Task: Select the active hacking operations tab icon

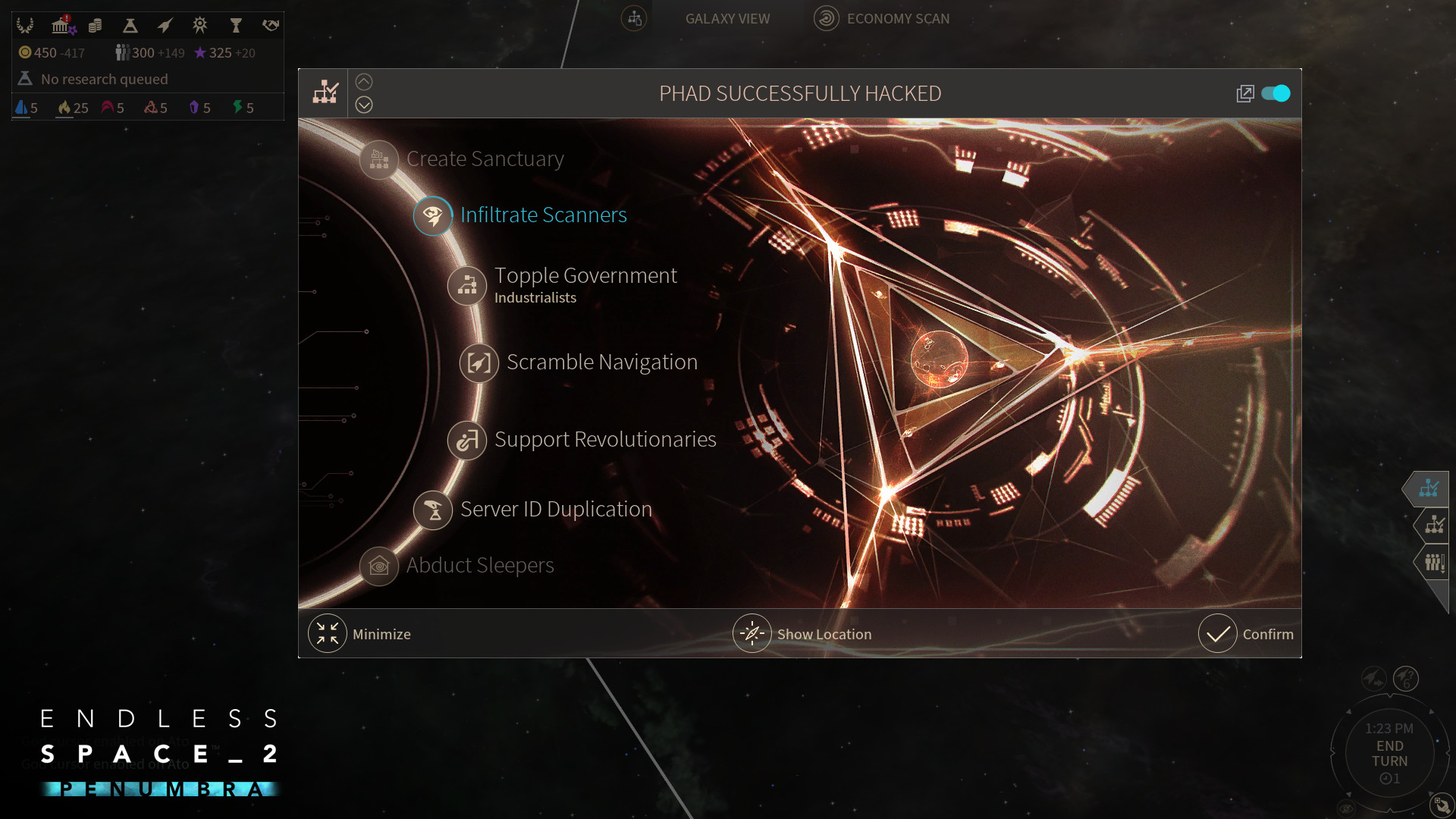Action: coord(1429,489)
